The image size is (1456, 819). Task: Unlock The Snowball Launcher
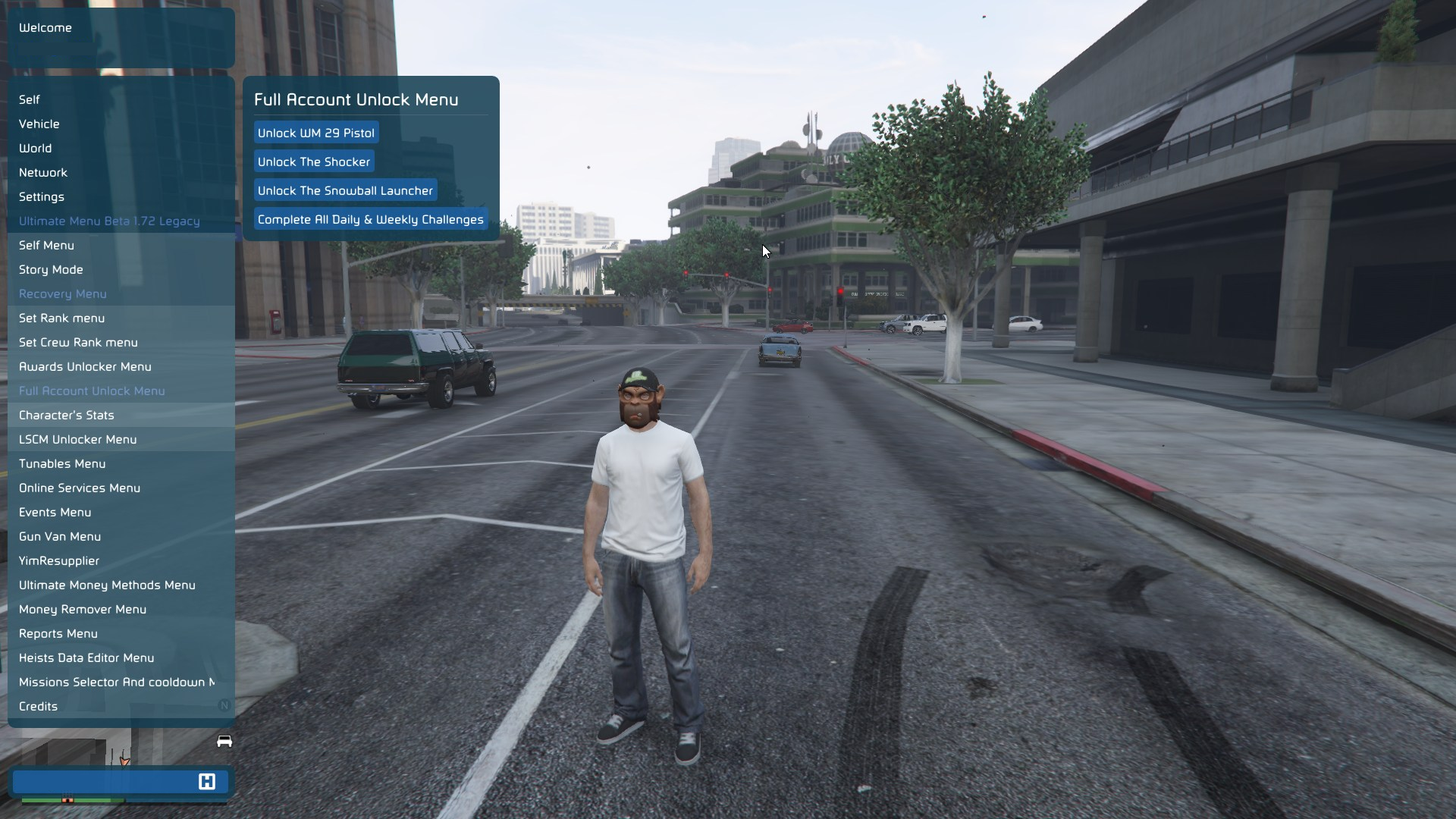click(x=345, y=190)
